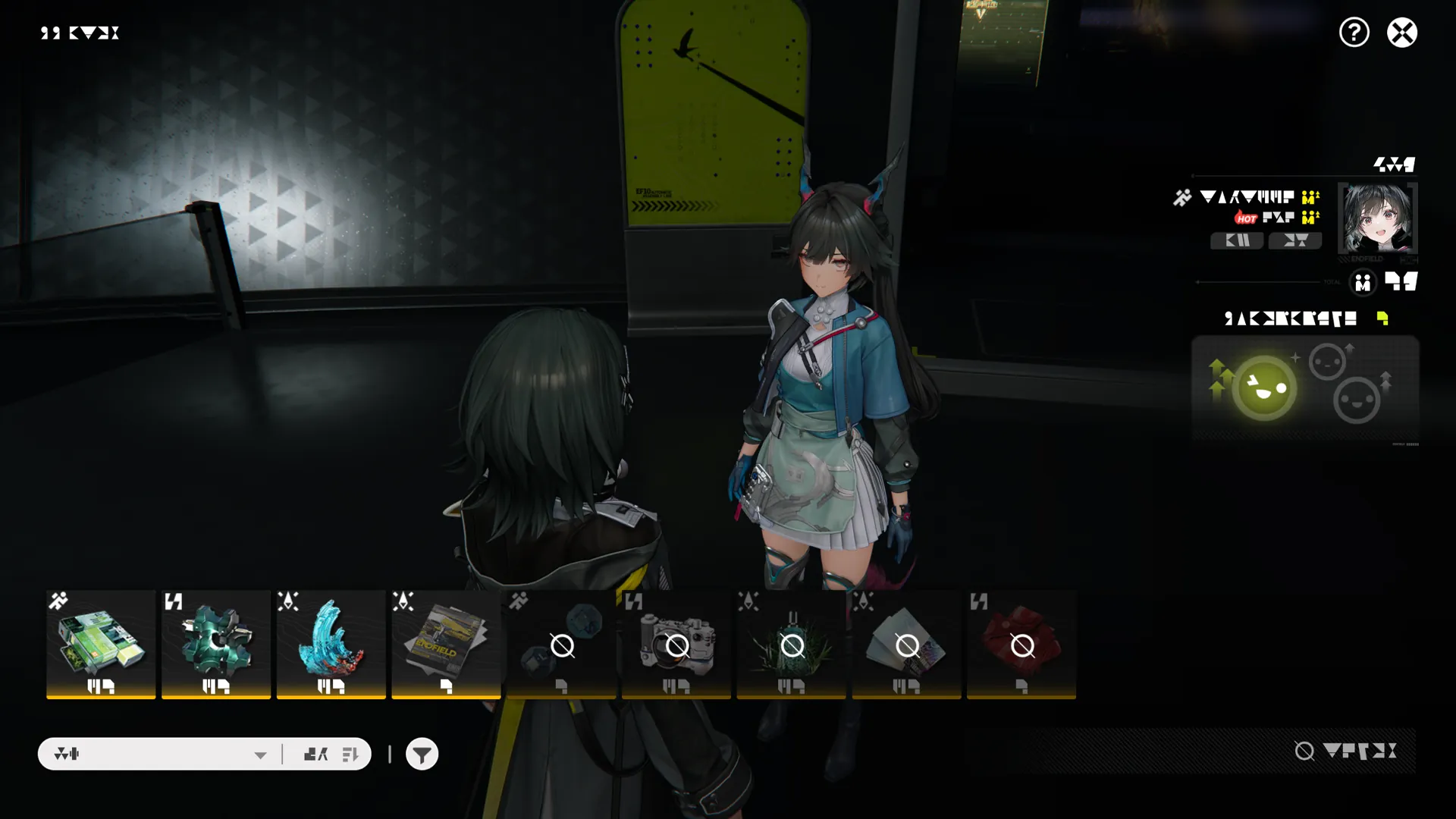1456x819 pixels.
Task: Open the funnel filter button
Action: click(422, 754)
